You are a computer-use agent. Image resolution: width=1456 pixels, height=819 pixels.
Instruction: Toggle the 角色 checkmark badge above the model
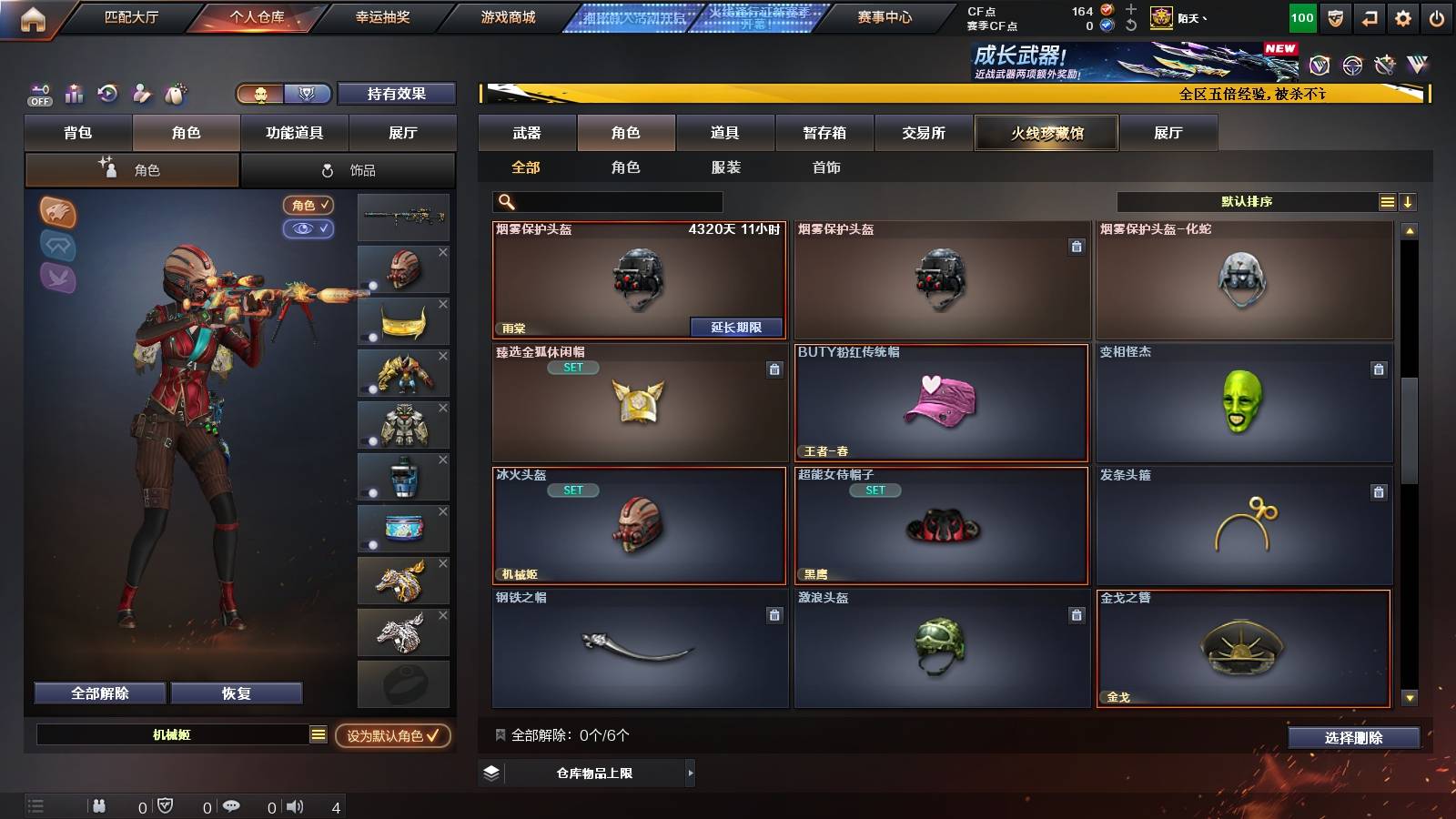pos(308,206)
